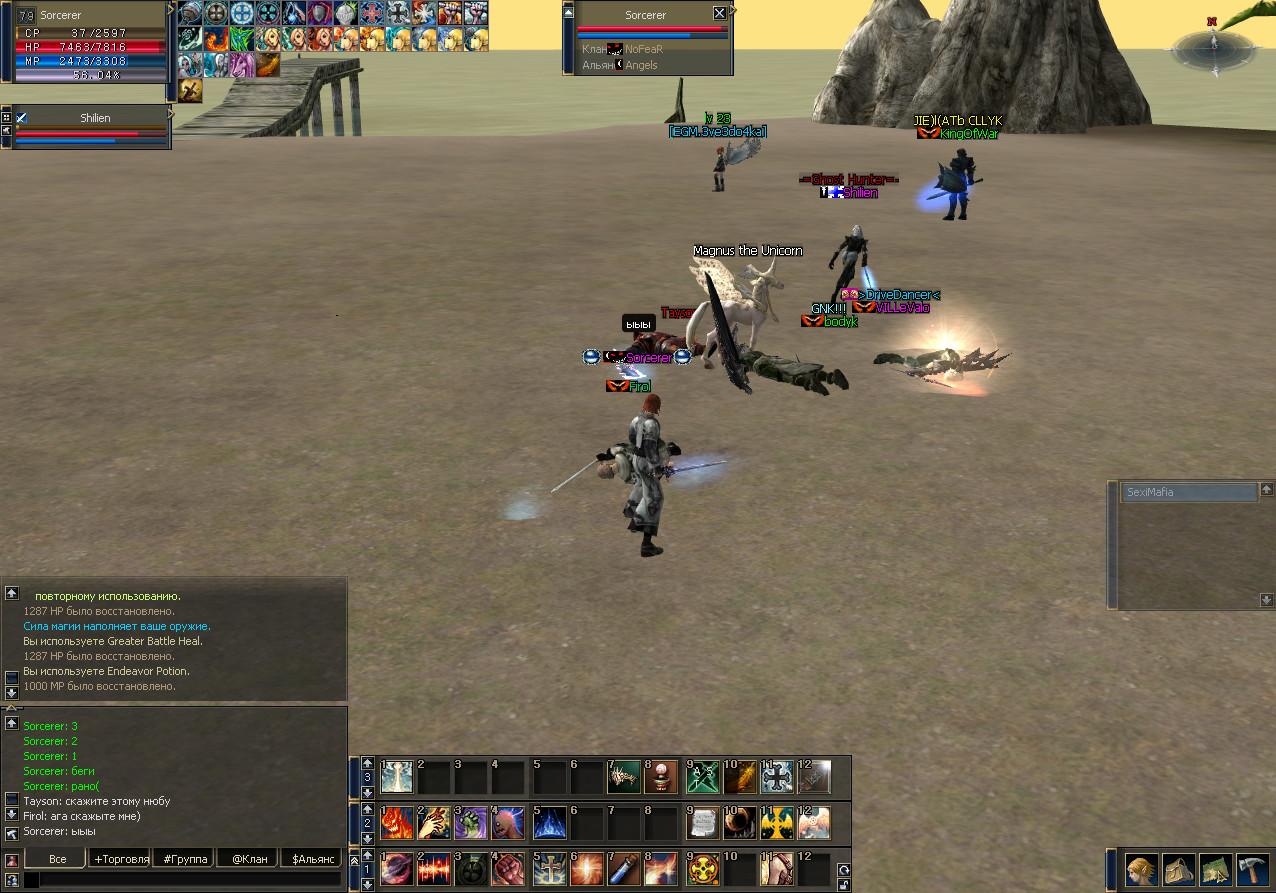Select SexiMafia in the side list
1276x893 pixels.
point(1189,492)
